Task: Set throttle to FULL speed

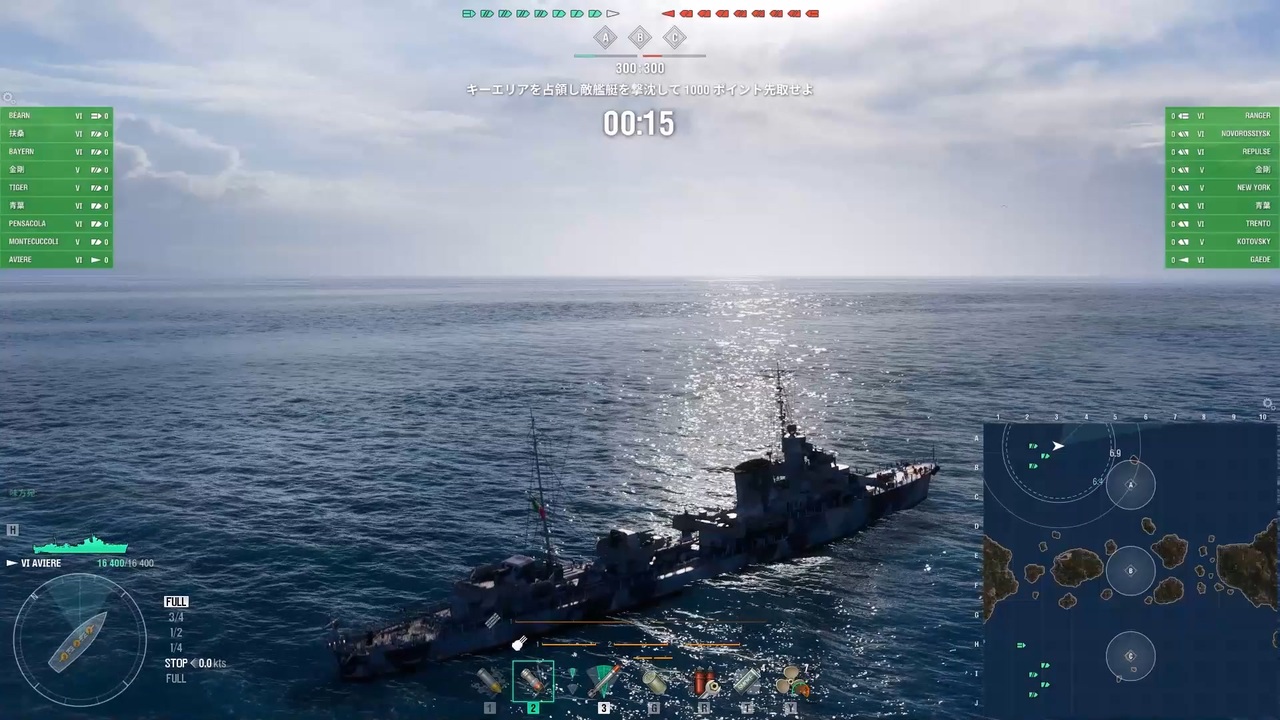Action: [176, 601]
